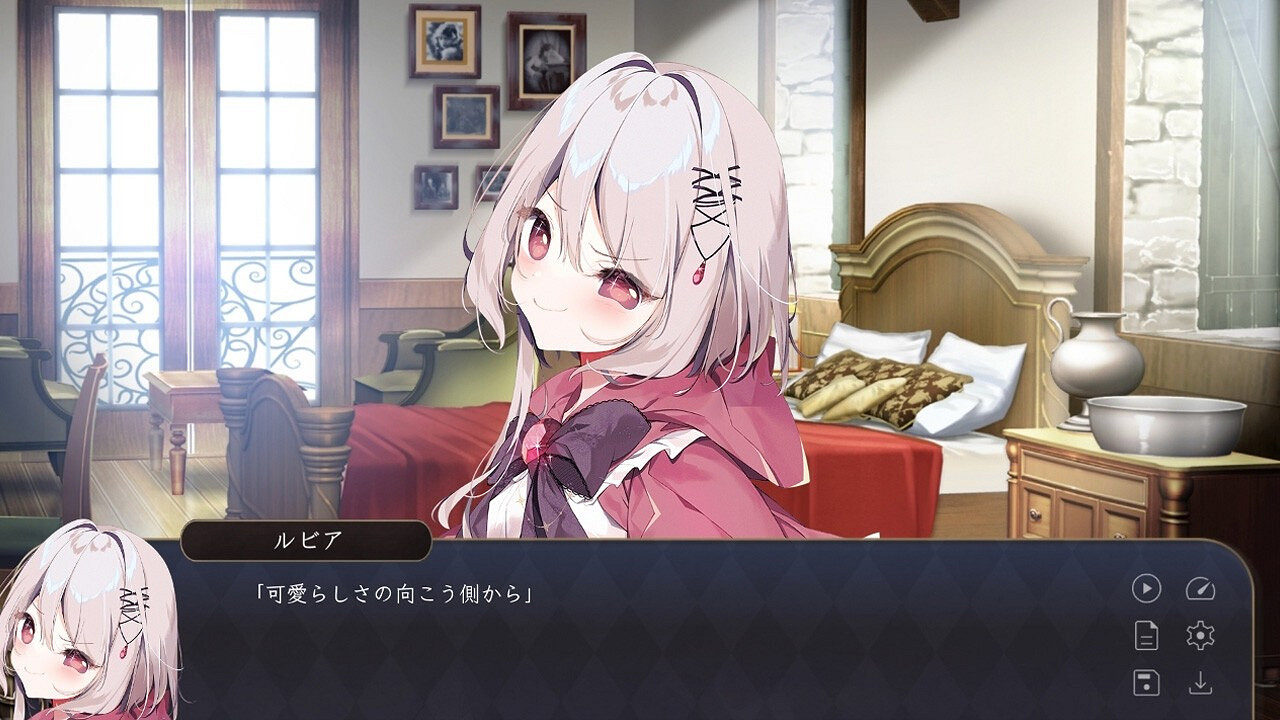Click the gear-shaped configuration icon

[x=1200, y=636]
